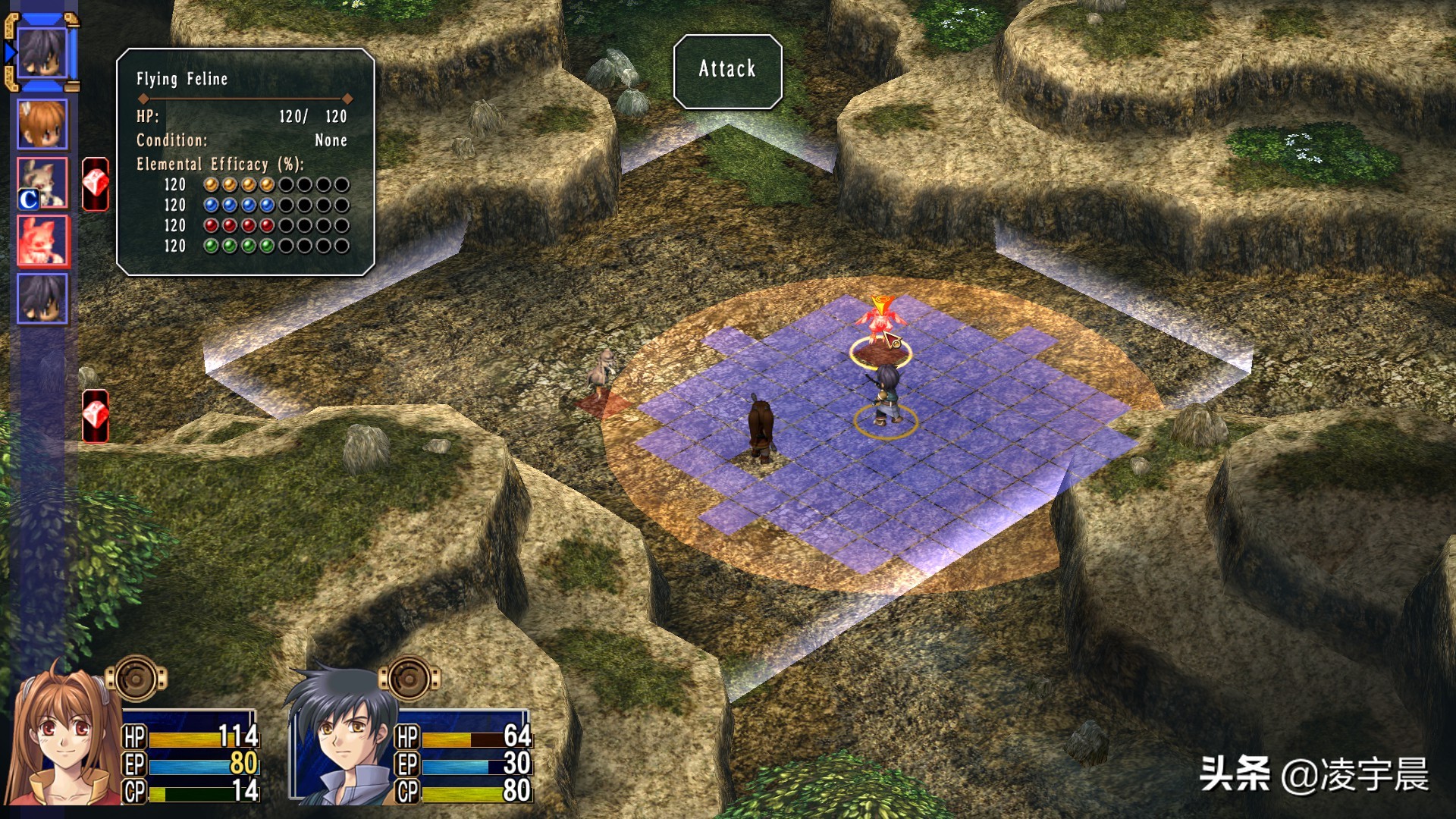
Task: Click the red crystal bonus icon beside cat portrait
Action: click(96, 184)
